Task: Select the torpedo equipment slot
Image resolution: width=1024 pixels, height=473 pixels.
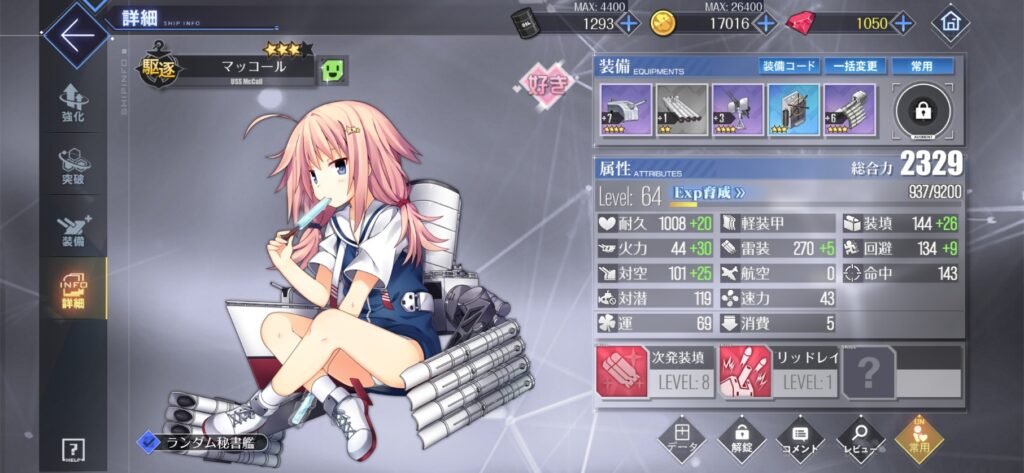Action: coord(682,110)
